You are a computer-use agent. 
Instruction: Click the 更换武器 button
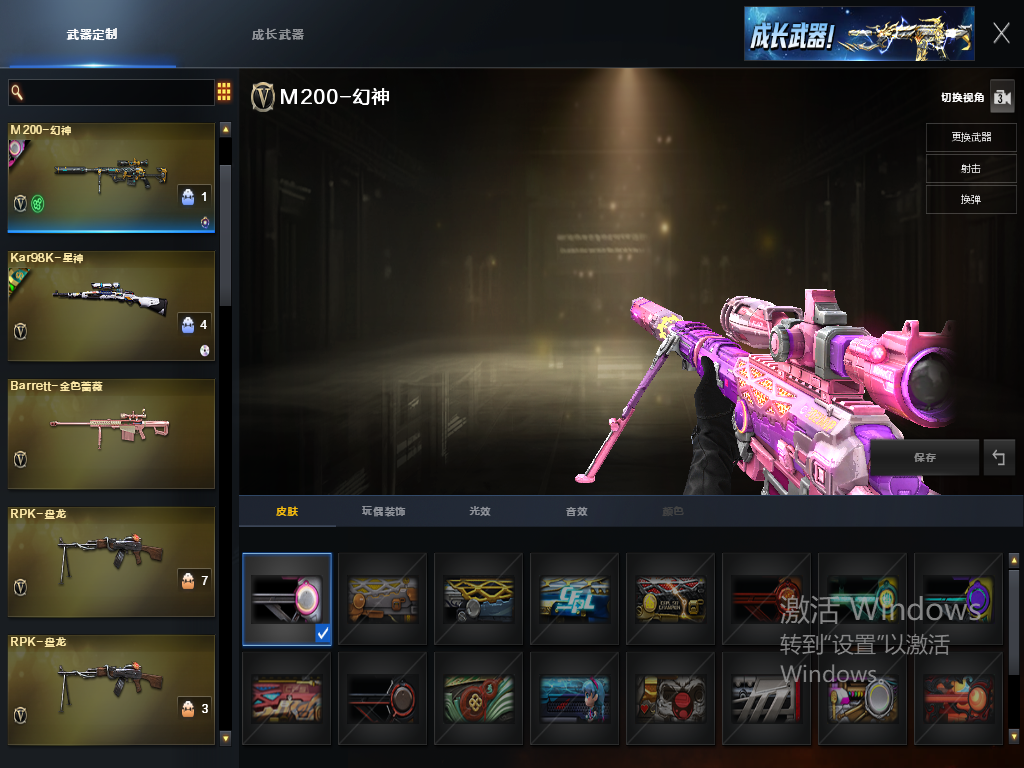click(x=970, y=137)
